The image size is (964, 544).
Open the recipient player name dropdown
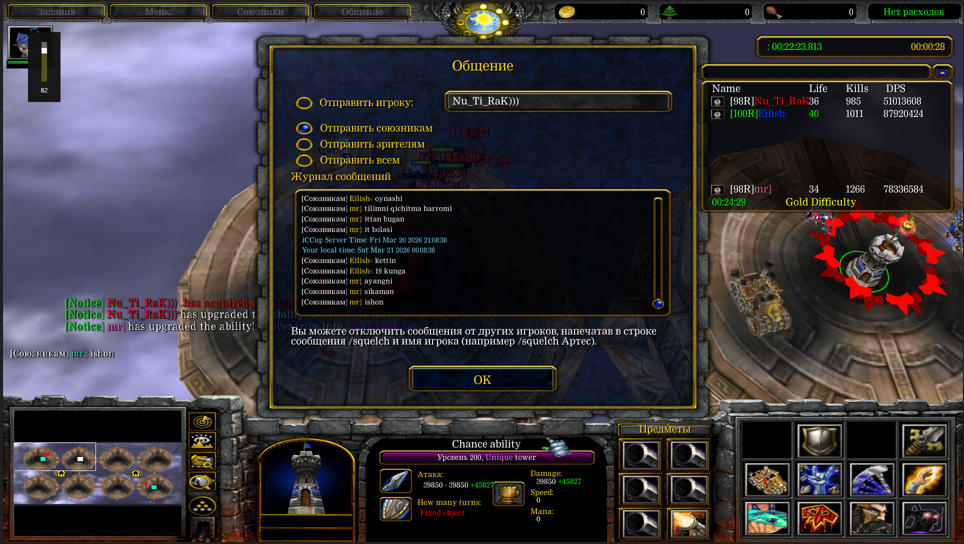(x=558, y=101)
